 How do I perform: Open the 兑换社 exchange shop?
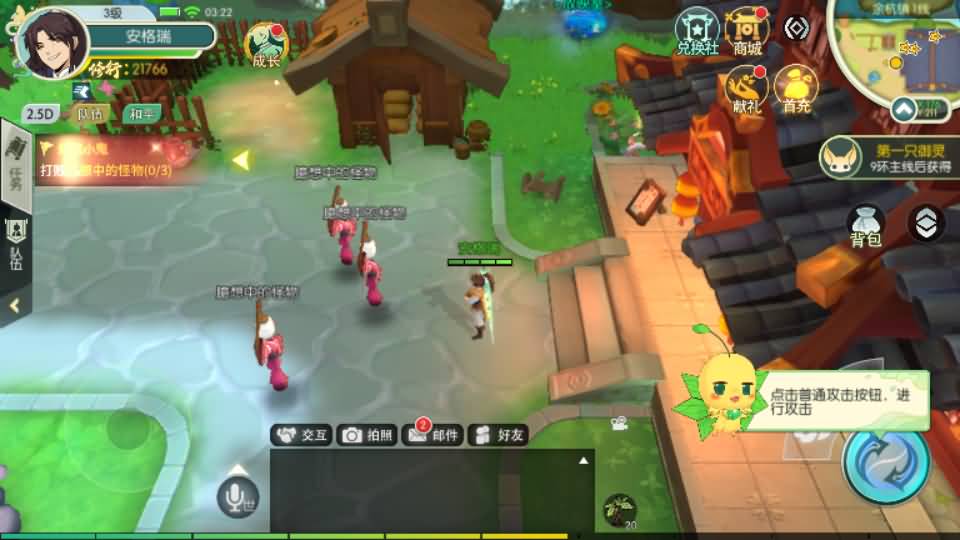click(x=697, y=32)
